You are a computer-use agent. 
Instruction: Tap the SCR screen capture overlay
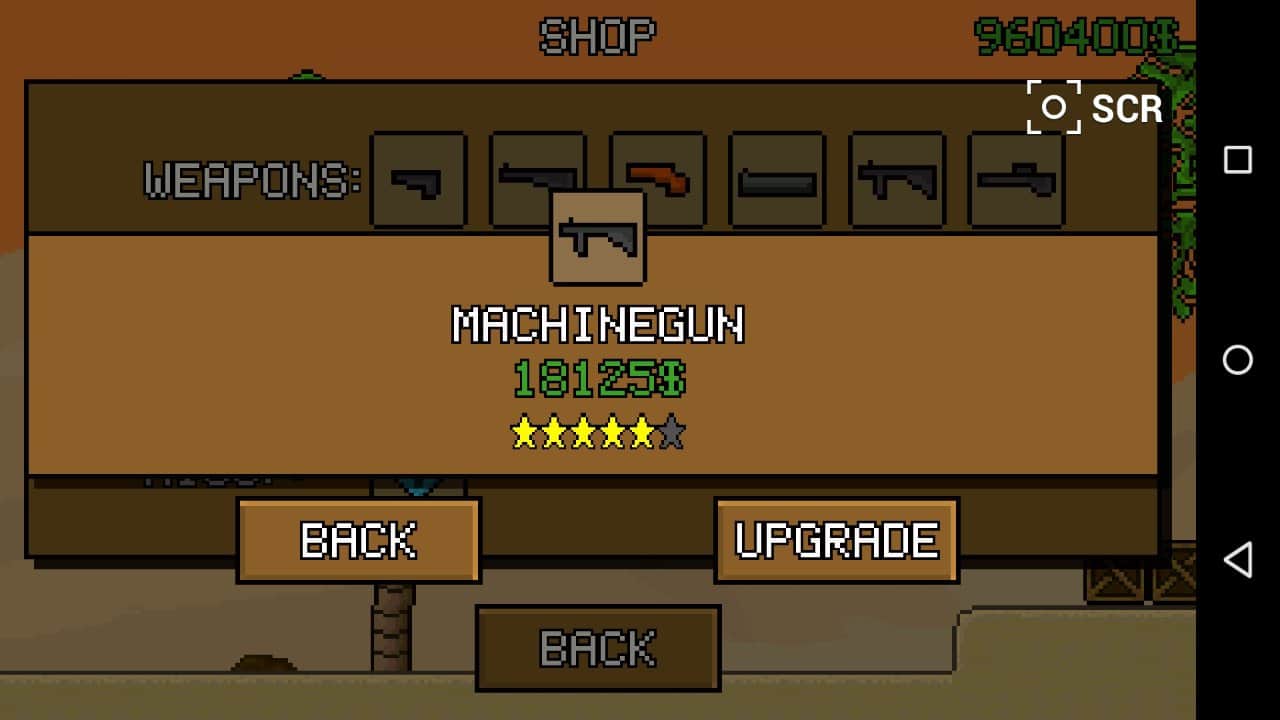tap(1095, 108)
